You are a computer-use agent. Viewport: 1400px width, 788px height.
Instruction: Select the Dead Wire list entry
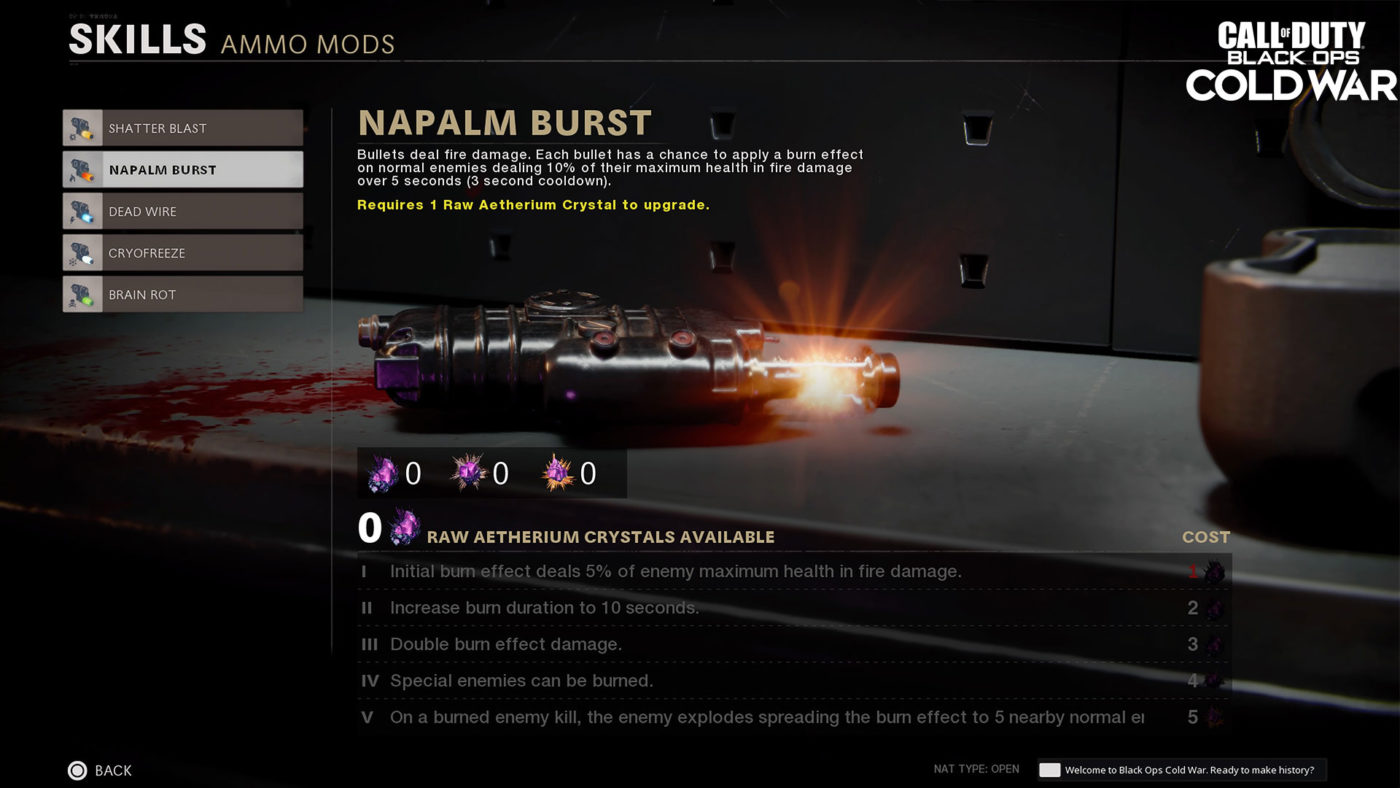(x=183, y=211)
